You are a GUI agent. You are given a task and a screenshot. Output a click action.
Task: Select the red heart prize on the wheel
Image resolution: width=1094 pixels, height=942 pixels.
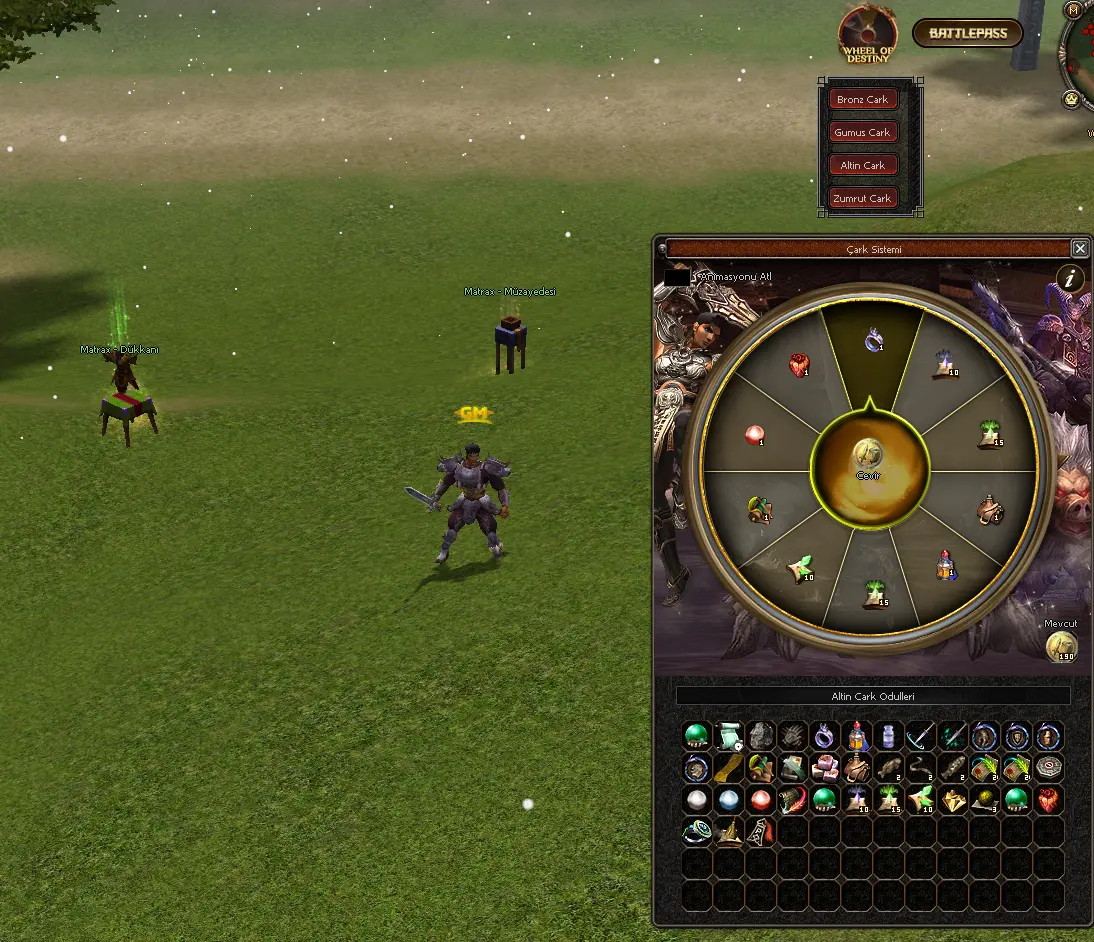[x=798, y=365]
